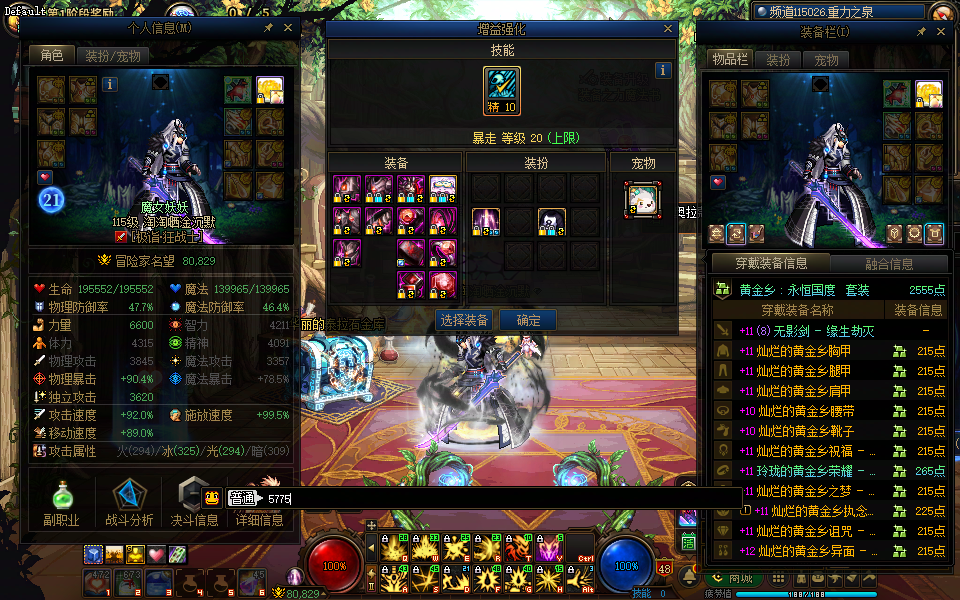Confirm with the 确定 button
This screenshot has height=600, width=960.
[x=529, y=320]
